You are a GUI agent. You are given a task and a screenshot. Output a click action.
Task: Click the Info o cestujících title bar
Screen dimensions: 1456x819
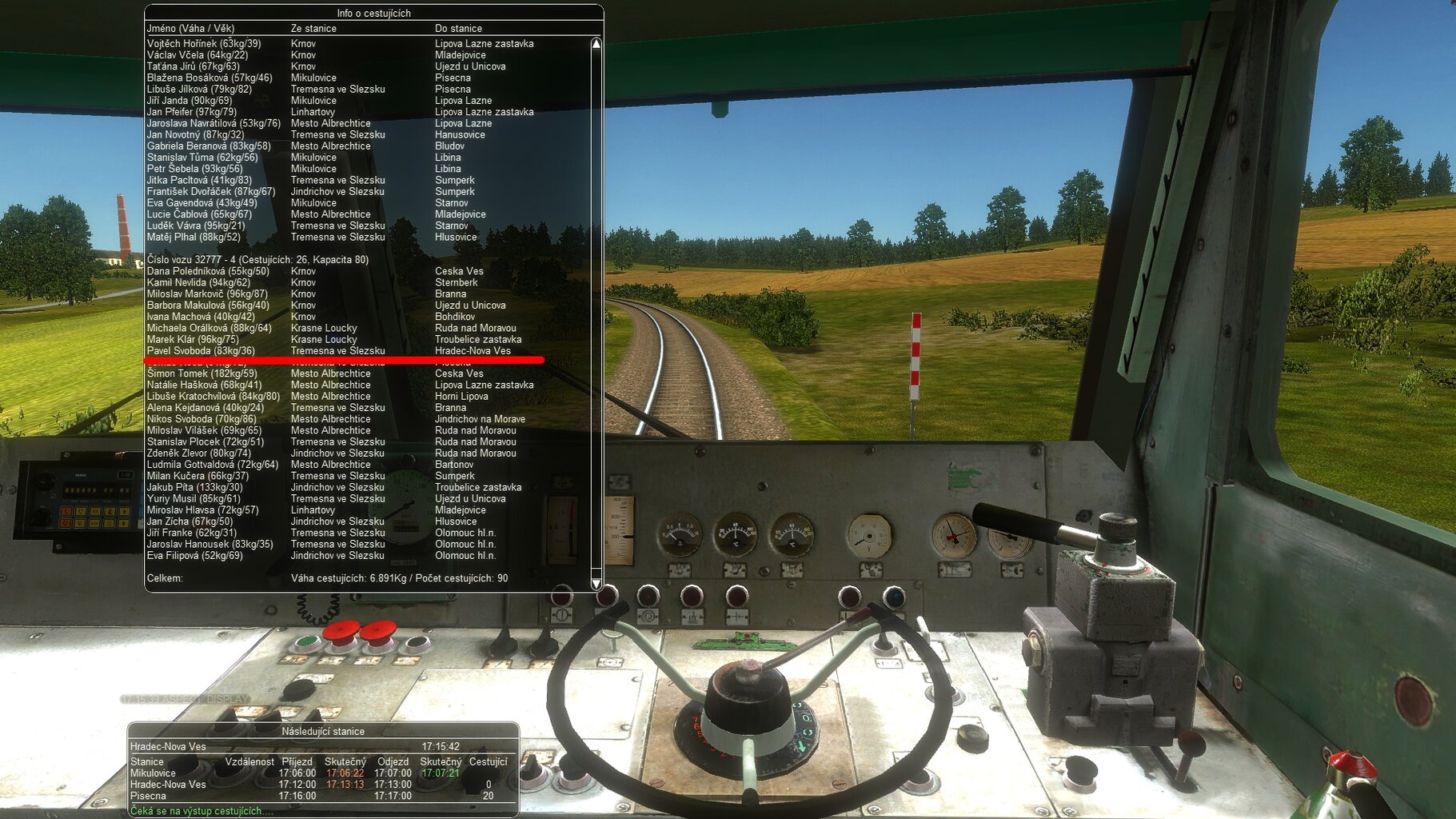point(374,13)
